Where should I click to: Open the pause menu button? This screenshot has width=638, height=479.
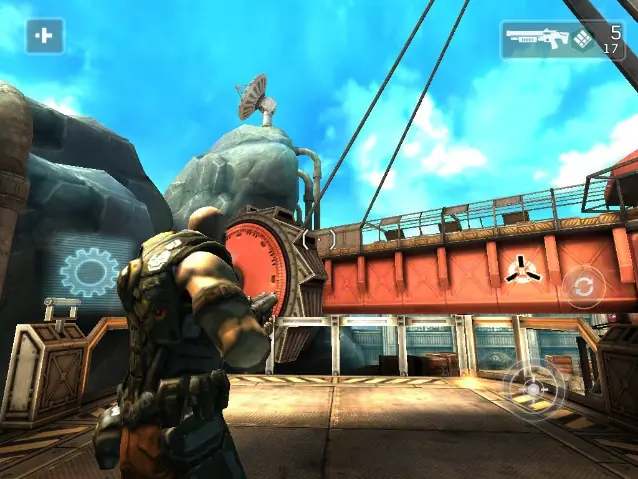[44, 36]
